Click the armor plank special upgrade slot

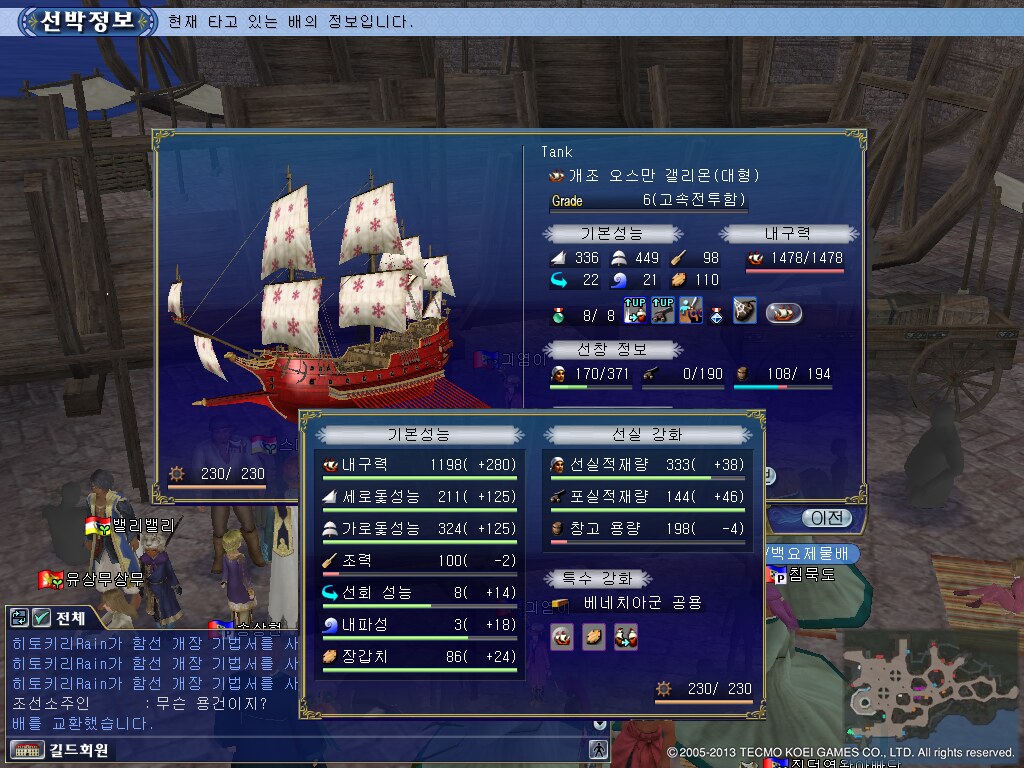point(595,637)
